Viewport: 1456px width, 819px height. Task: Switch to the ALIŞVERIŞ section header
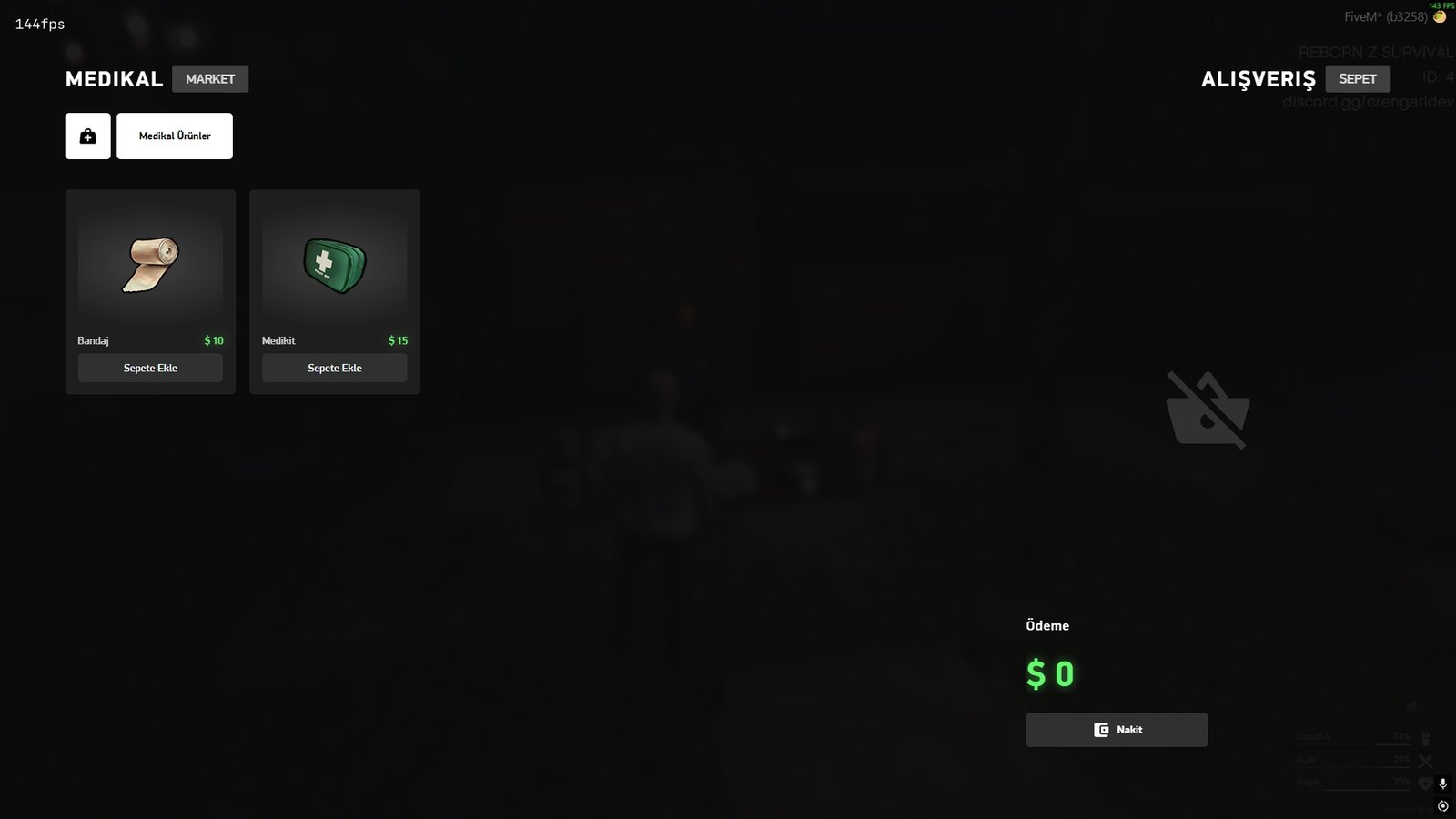pyautogui.click(x=1259, y=79)
